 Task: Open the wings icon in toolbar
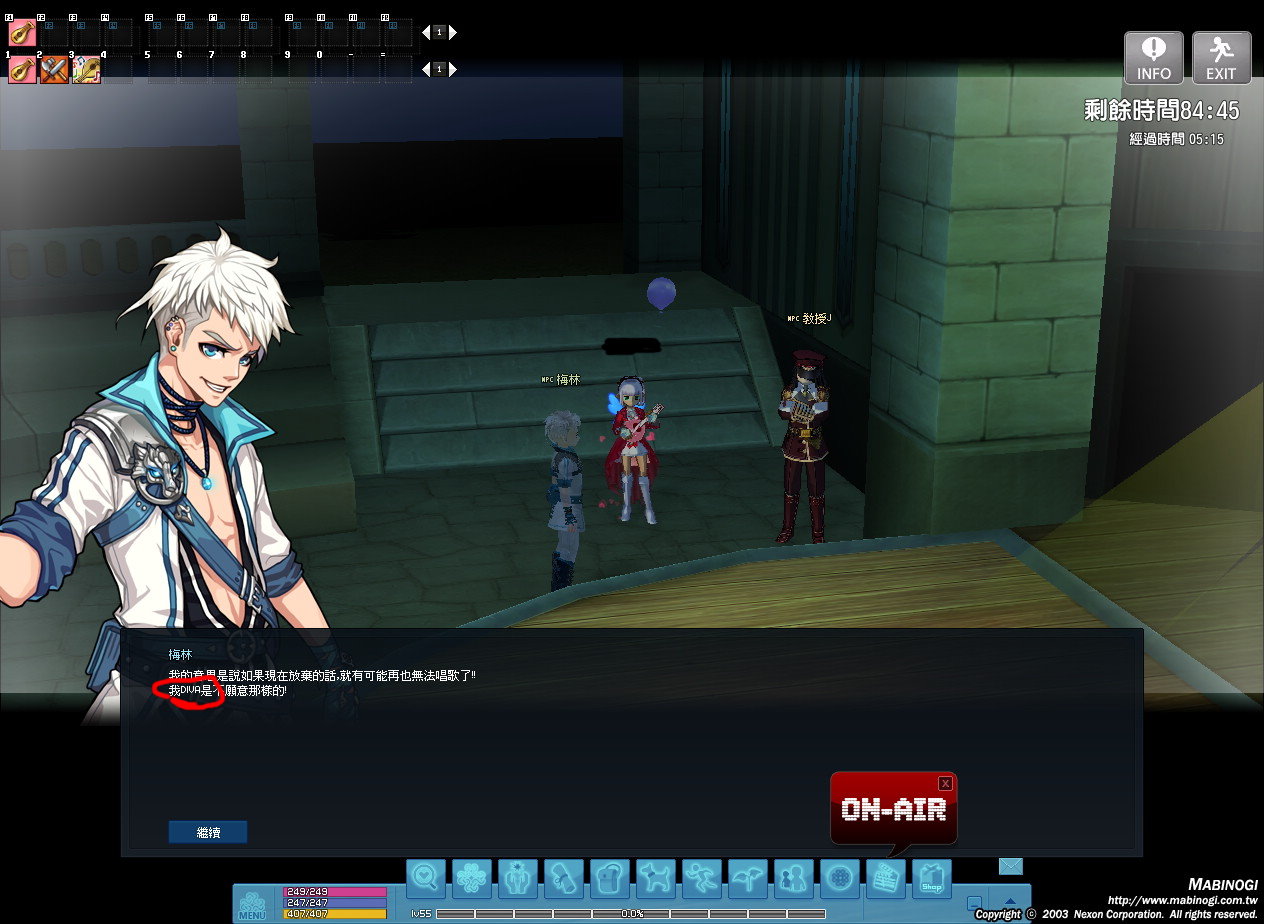(748, 879)
